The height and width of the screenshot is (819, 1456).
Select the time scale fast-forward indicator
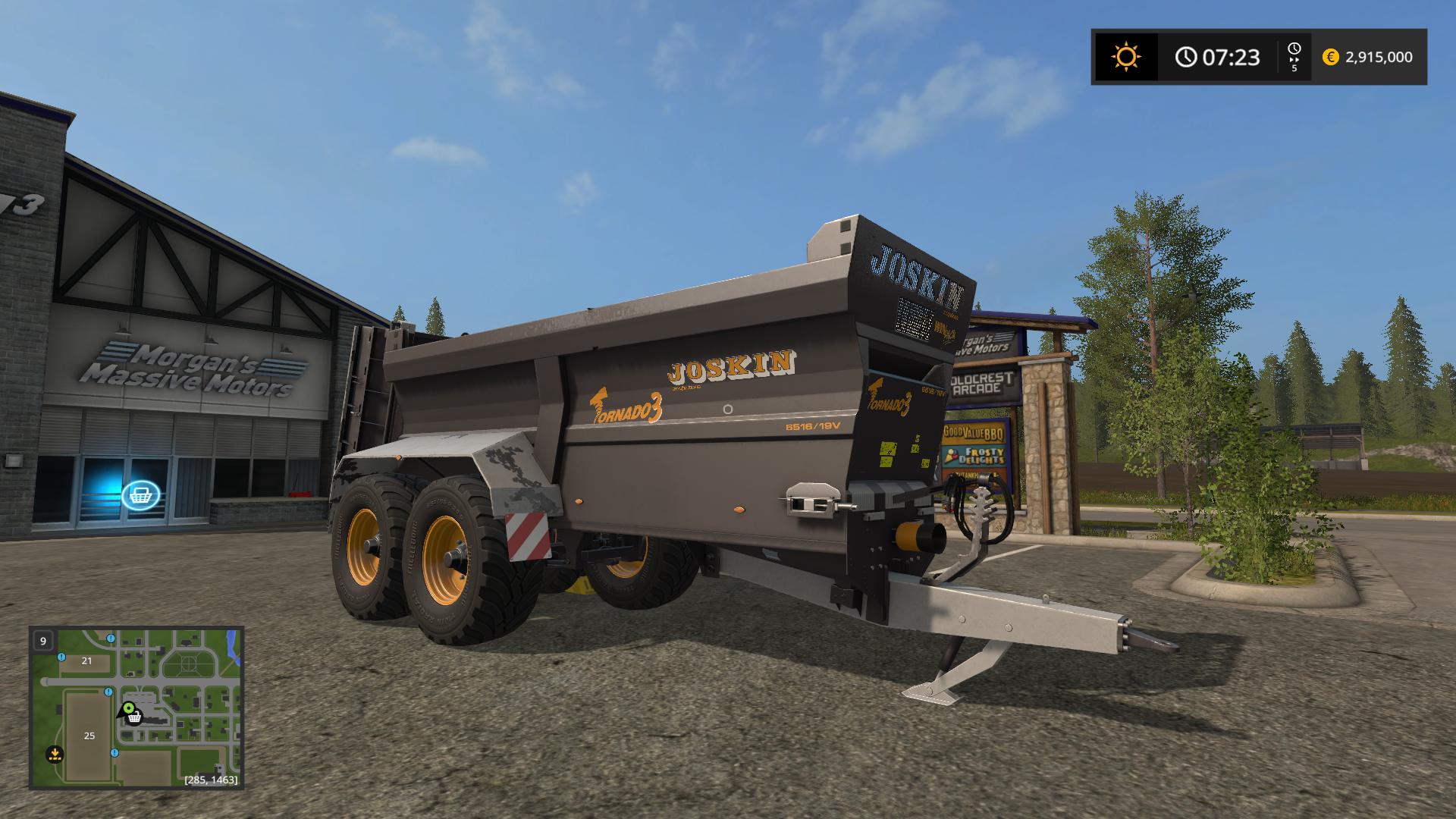(1294, 57)
